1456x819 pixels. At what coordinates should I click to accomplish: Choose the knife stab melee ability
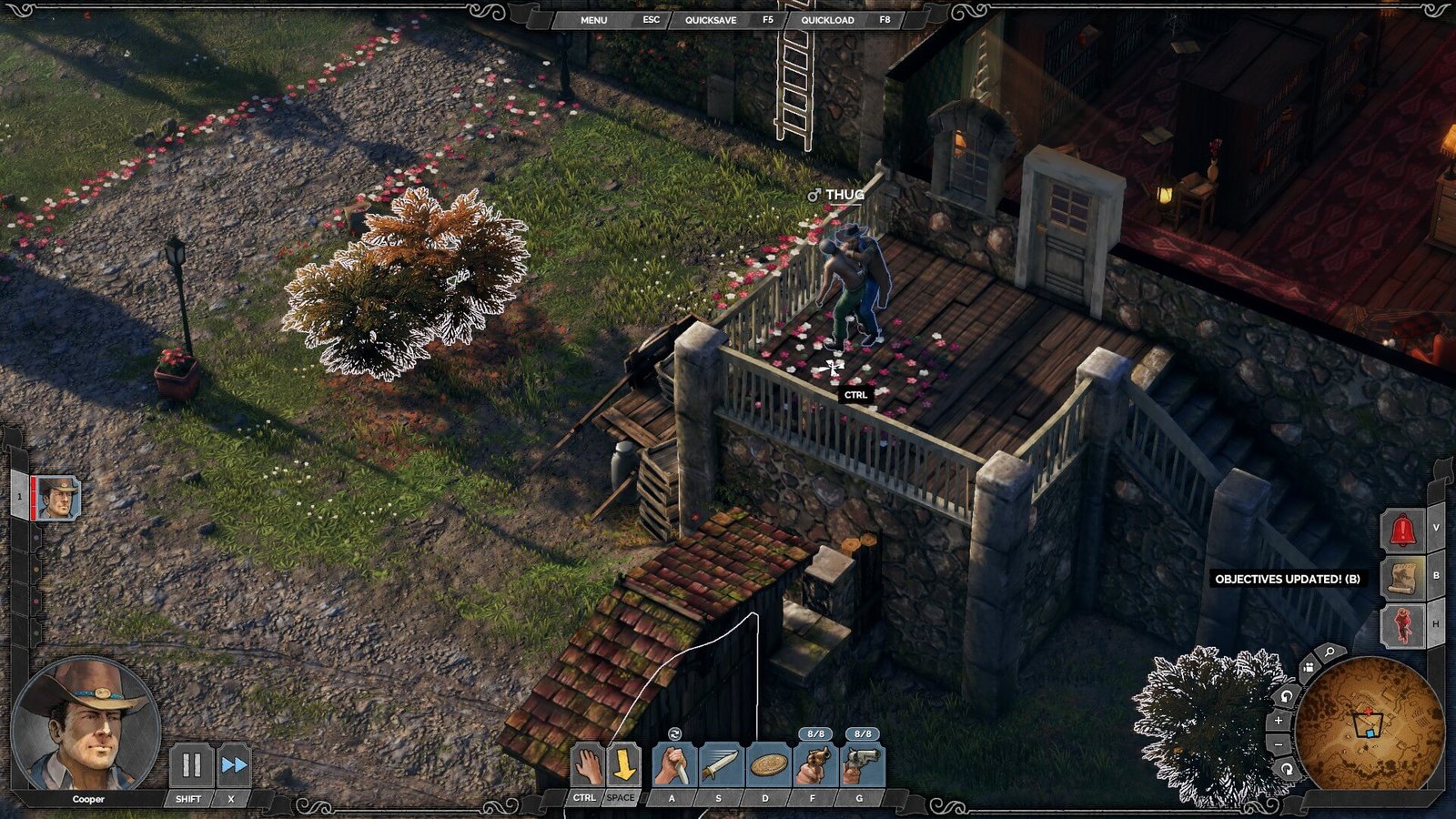point(673,765)
